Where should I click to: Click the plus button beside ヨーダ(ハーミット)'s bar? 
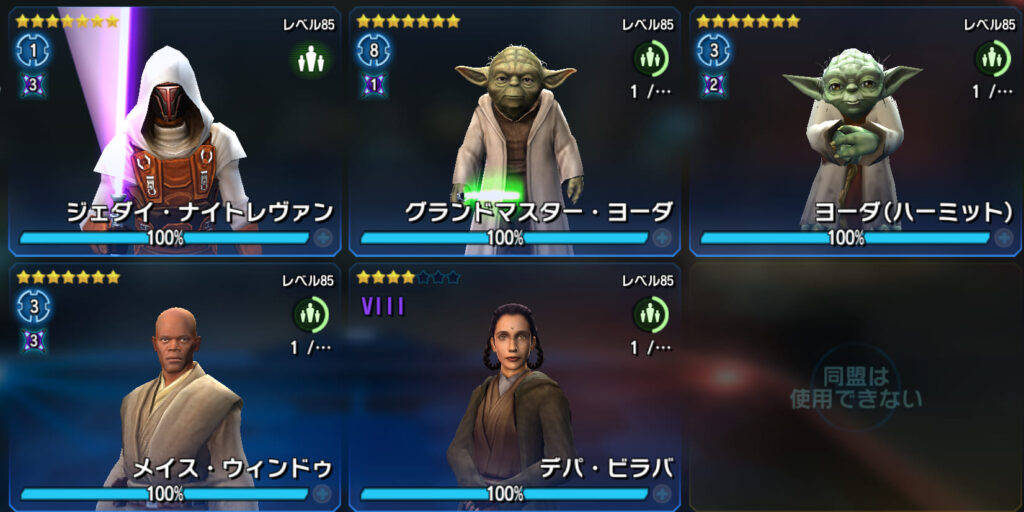(x=1002, y=238)
